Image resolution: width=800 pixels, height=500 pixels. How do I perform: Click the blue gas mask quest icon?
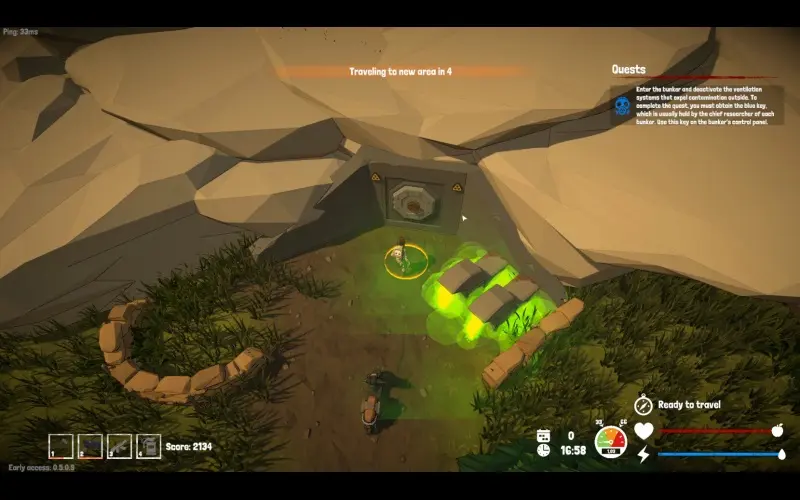623,105
